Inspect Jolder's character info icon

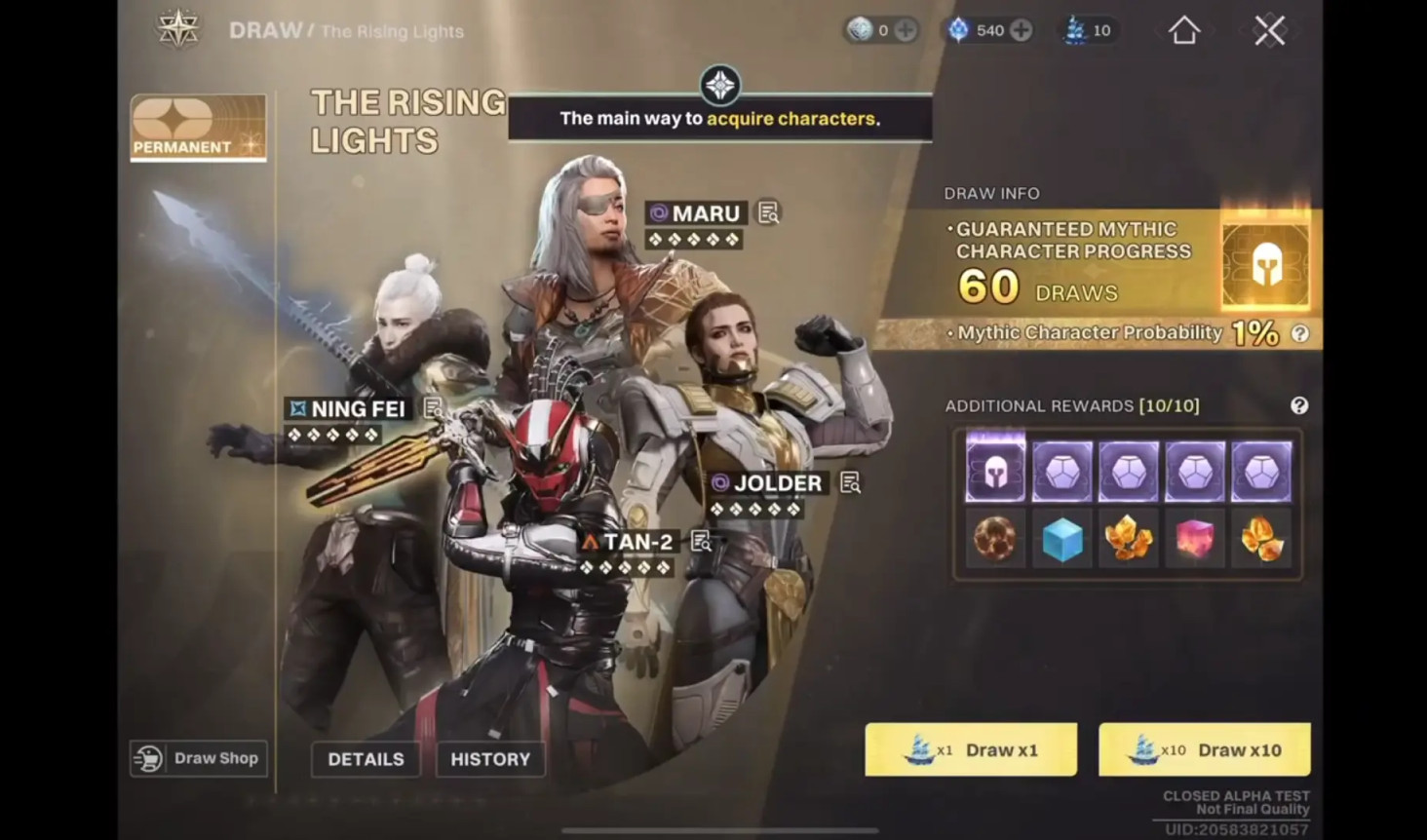click(850, 482)
